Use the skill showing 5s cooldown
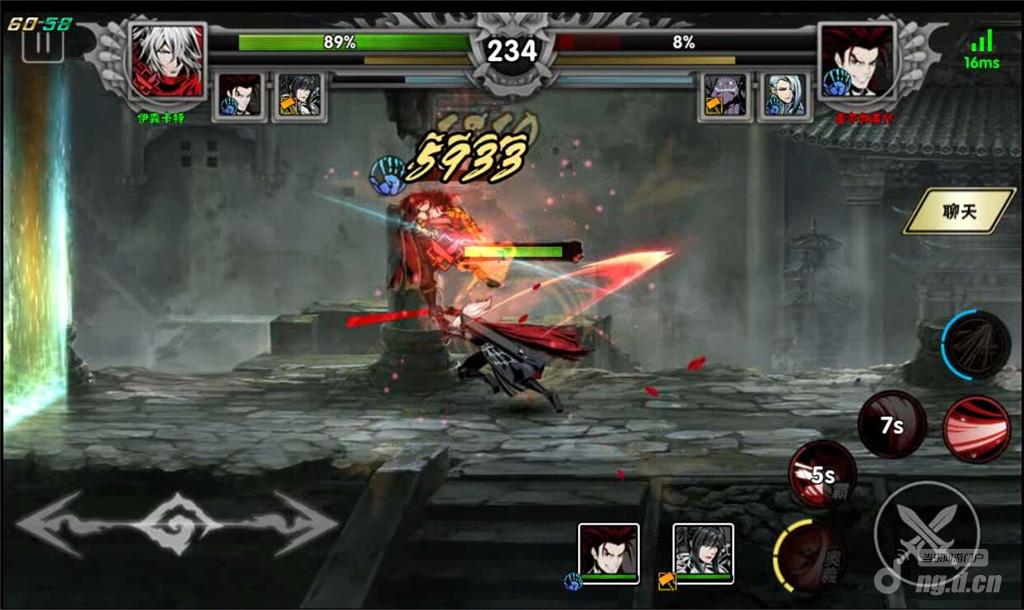The image size is (1024, 610). point(821,474)
